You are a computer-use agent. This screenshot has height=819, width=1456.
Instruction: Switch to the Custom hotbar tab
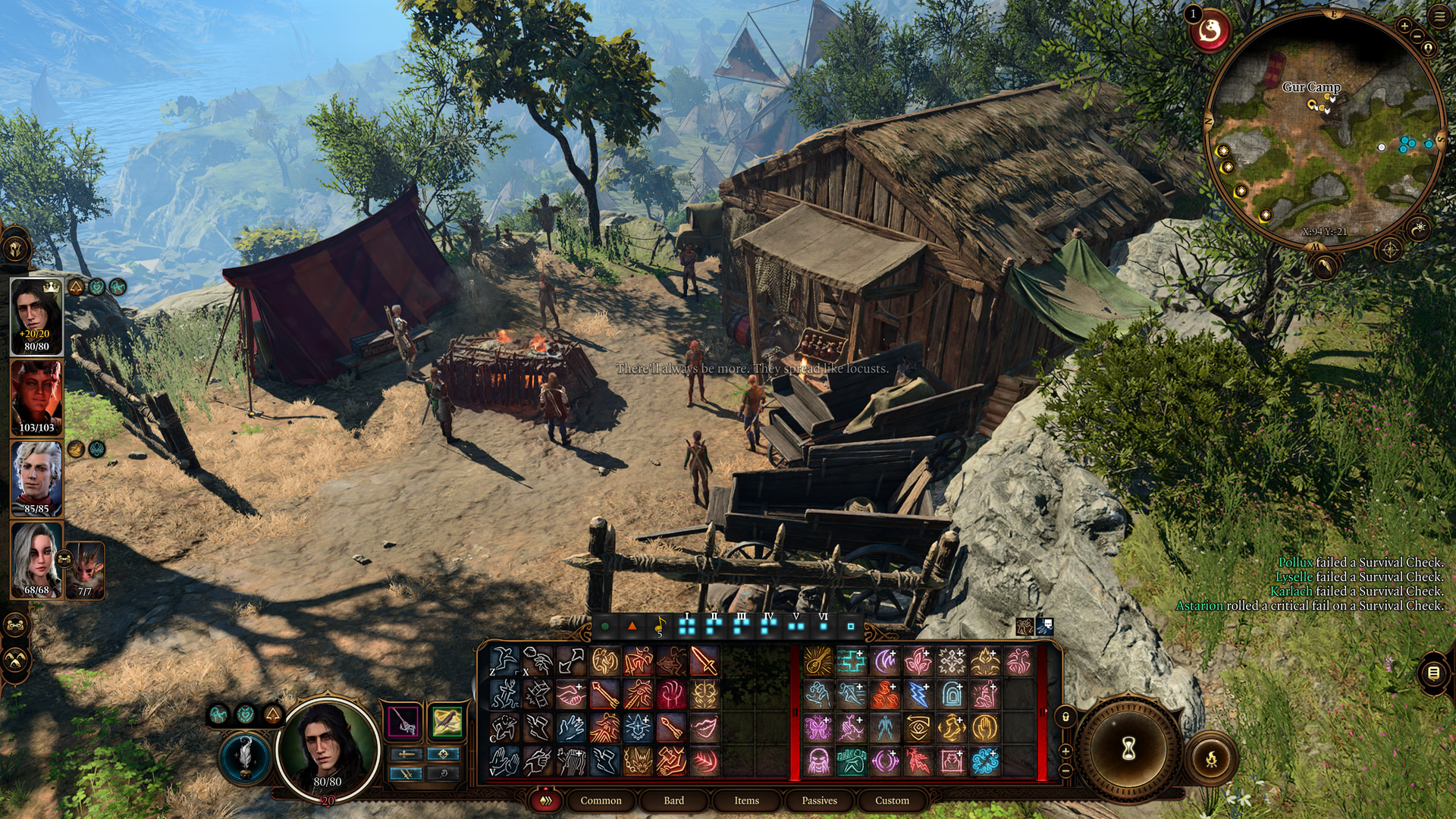(x=892, y=800)
